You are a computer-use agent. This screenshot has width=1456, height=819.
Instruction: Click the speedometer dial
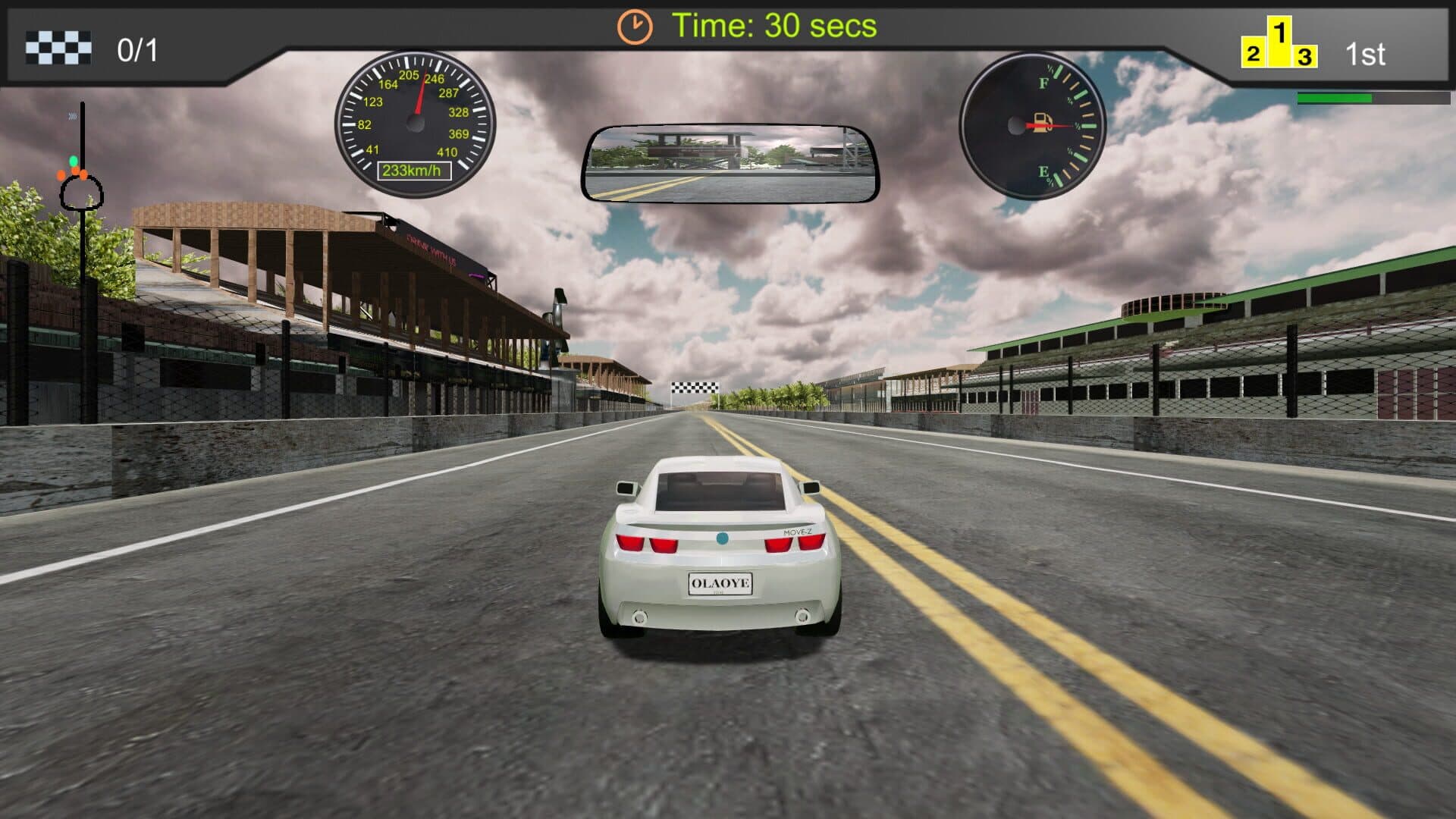415,124
